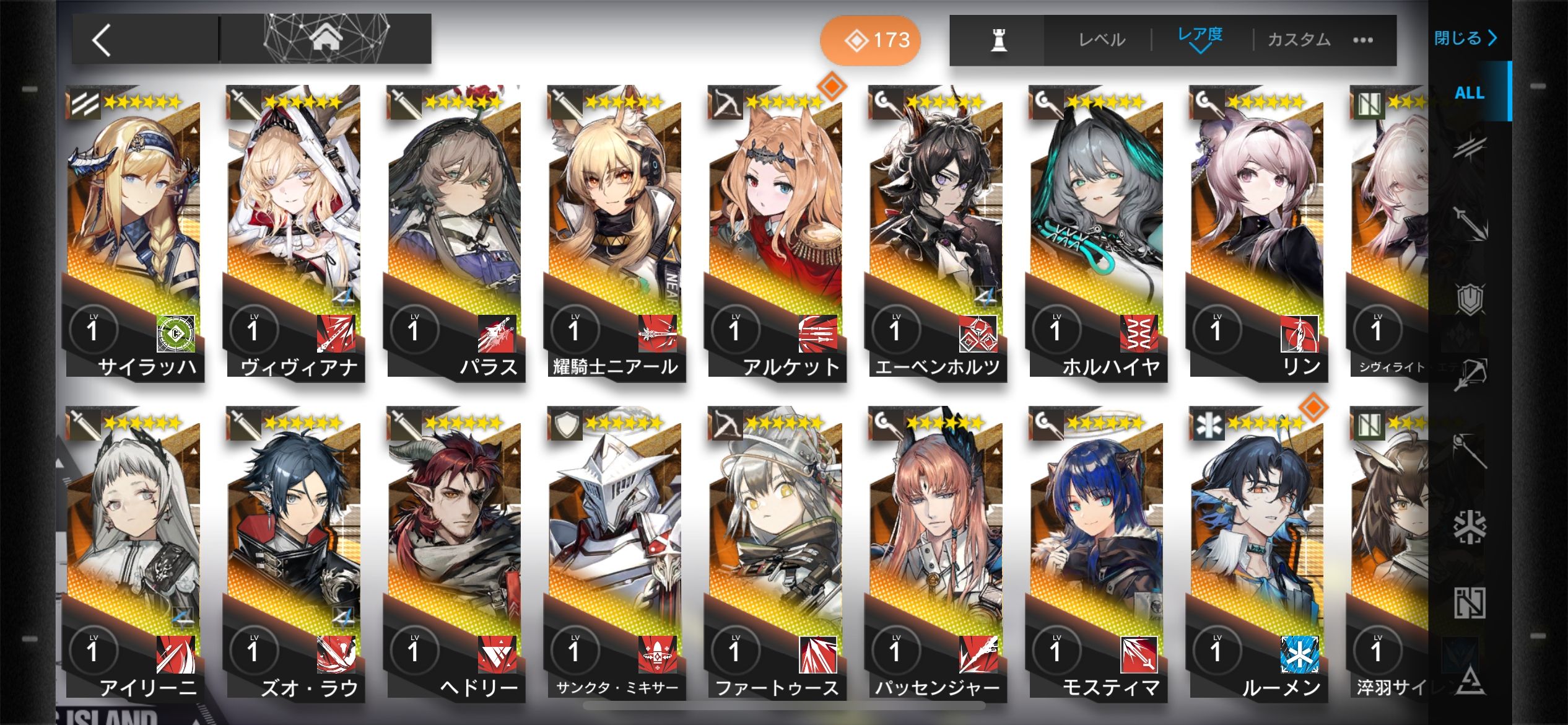Select the ALL class filter
This screenshot has width=1568, height=725.
(x=1469, y=93)
